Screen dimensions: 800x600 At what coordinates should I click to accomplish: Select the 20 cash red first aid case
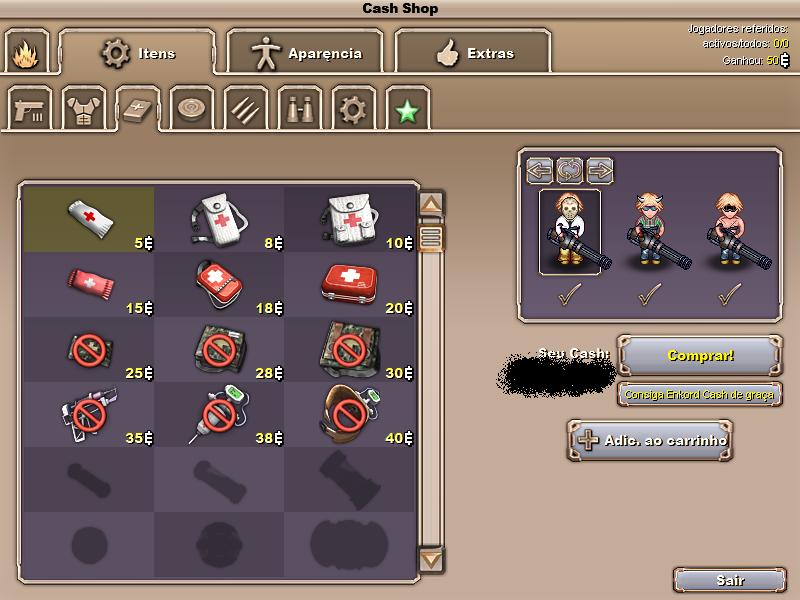pos(350,283)
